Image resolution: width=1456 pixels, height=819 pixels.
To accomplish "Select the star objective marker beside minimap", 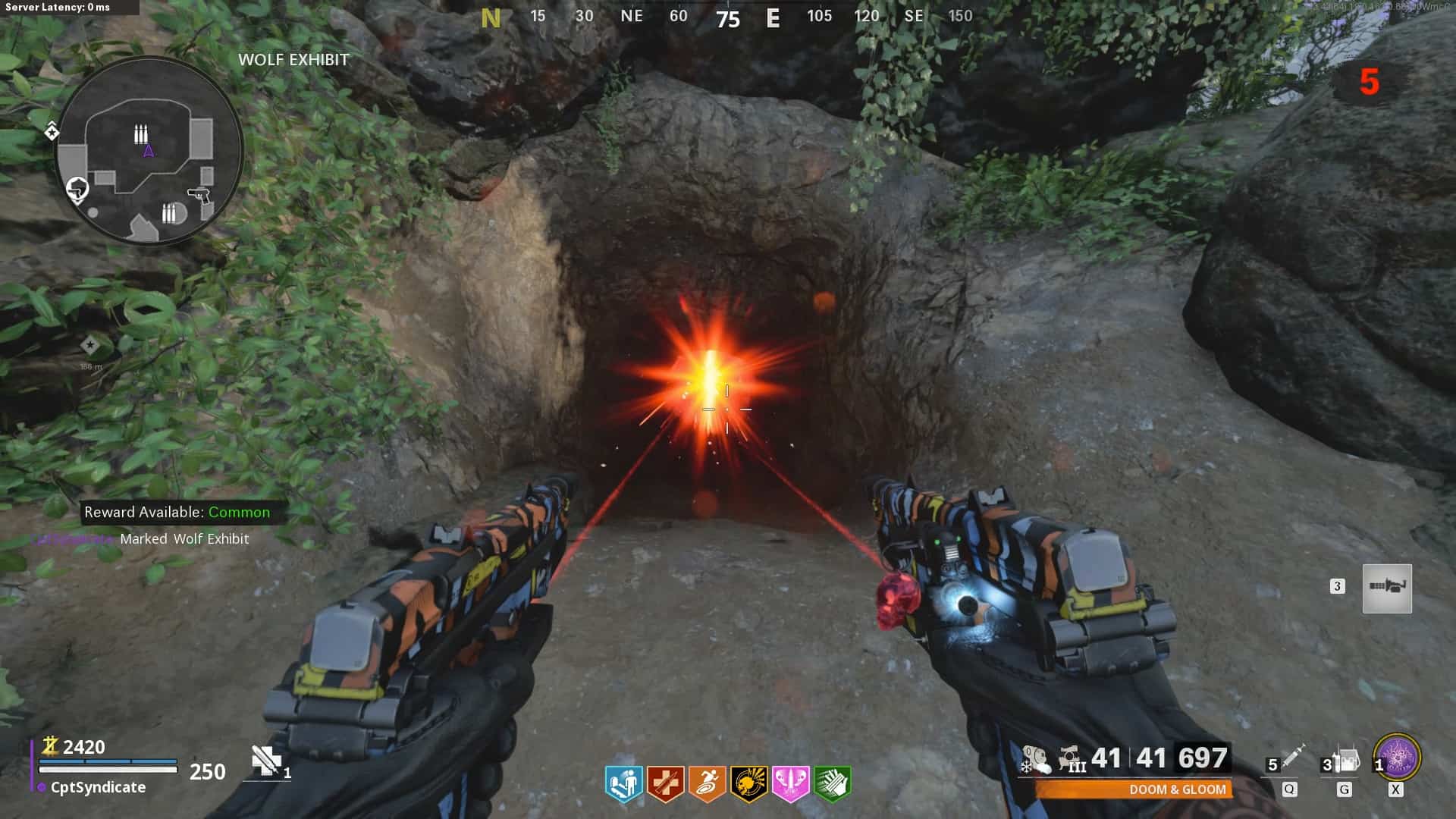I will (x=52, y=132).
